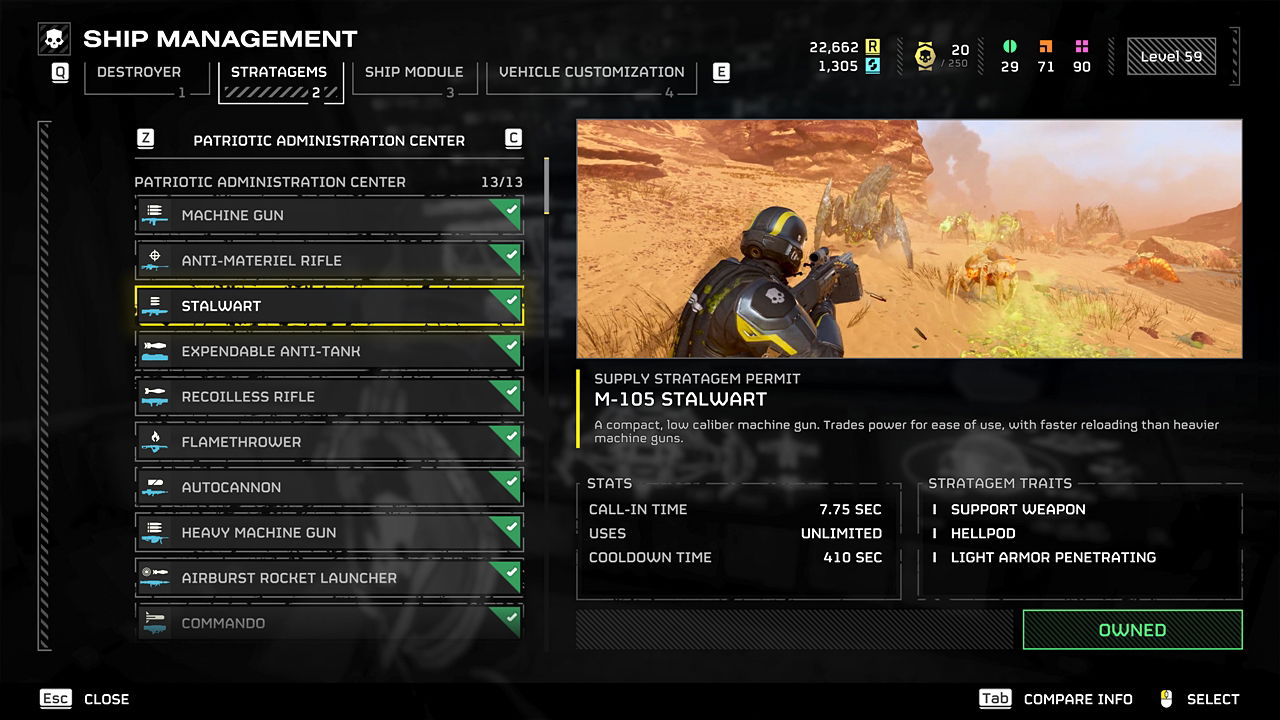Click the green Owned button
This screenshot has width=1280, height=720.
pos(1132,630)
